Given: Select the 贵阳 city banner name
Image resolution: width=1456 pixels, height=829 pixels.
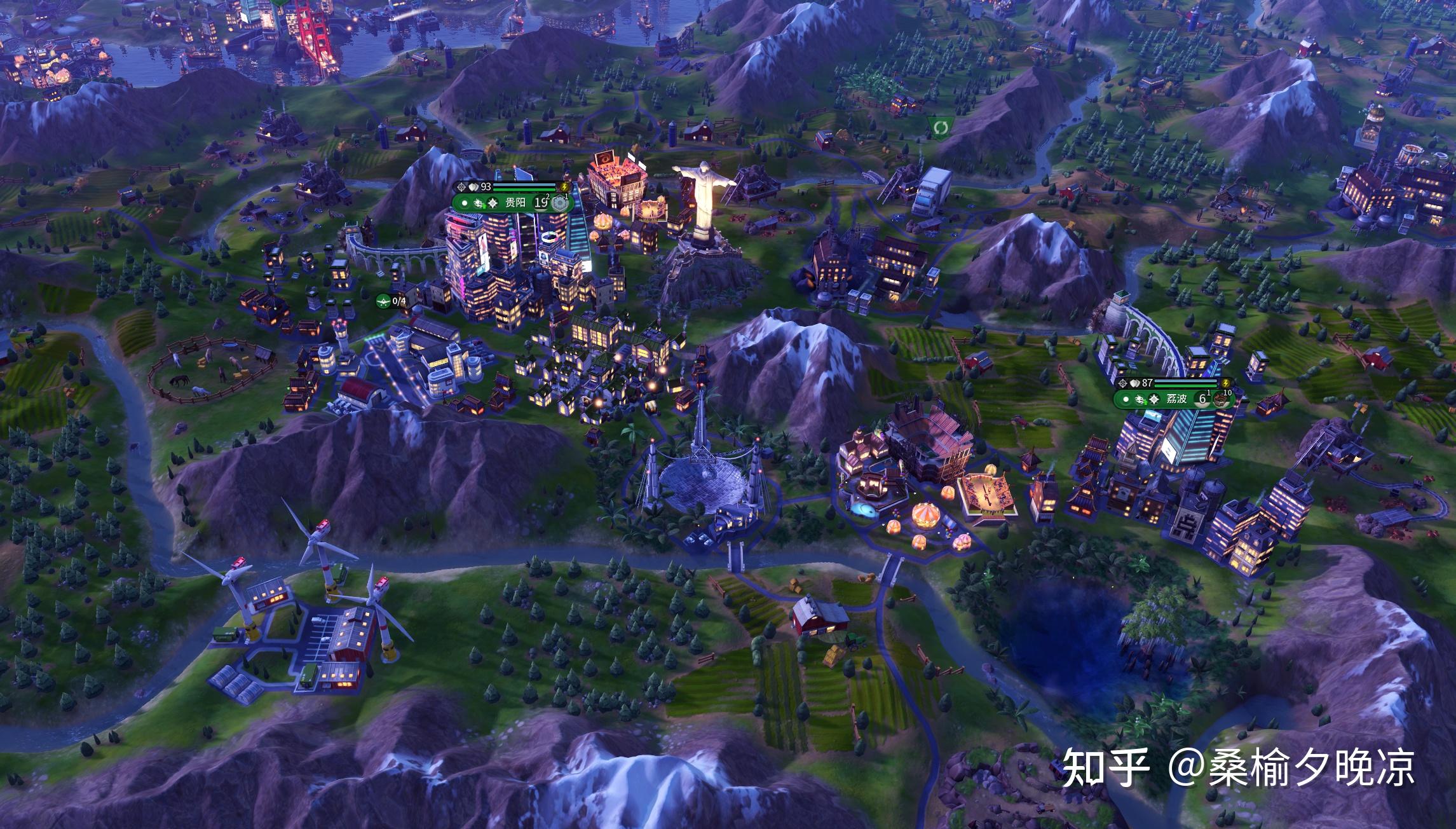Looking at the screenshot, I should point(515,203).
